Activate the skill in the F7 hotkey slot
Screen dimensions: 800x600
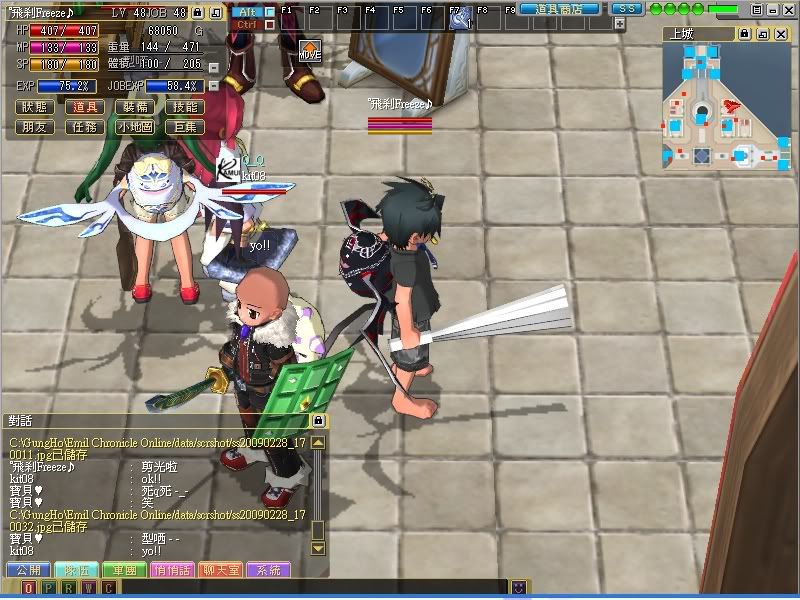(x=460, y=17)
